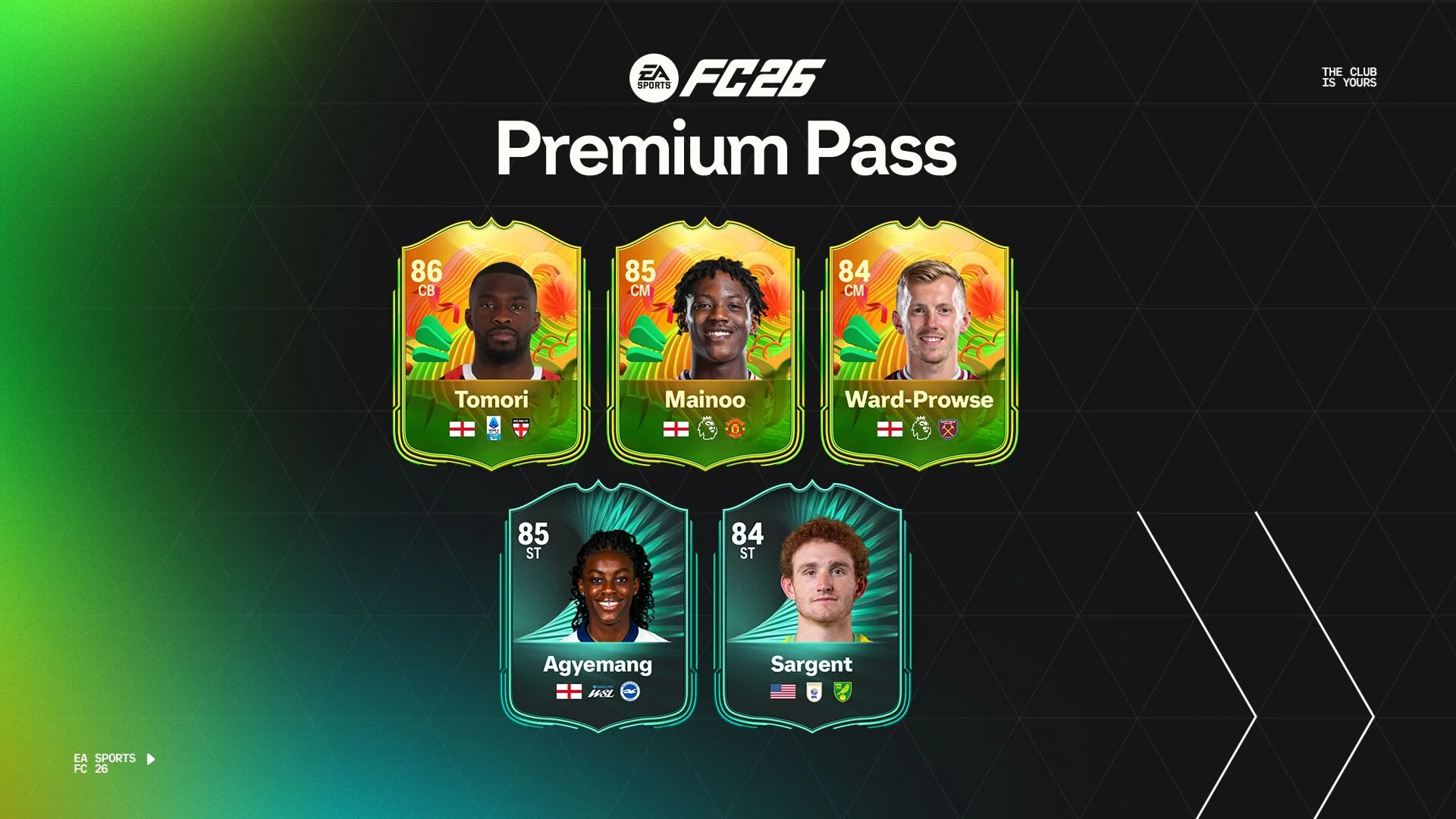Pick the Ward-Prowse 84 CM card
Viewport: 1456px width, 819px height.
pyautogui.click(x=919, y=345)
